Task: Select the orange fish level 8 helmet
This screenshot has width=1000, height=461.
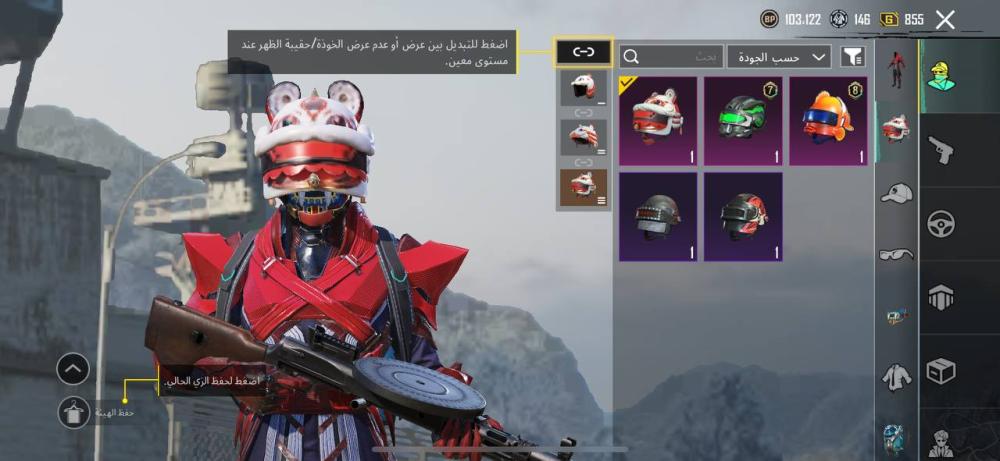Action: (828, 121)
